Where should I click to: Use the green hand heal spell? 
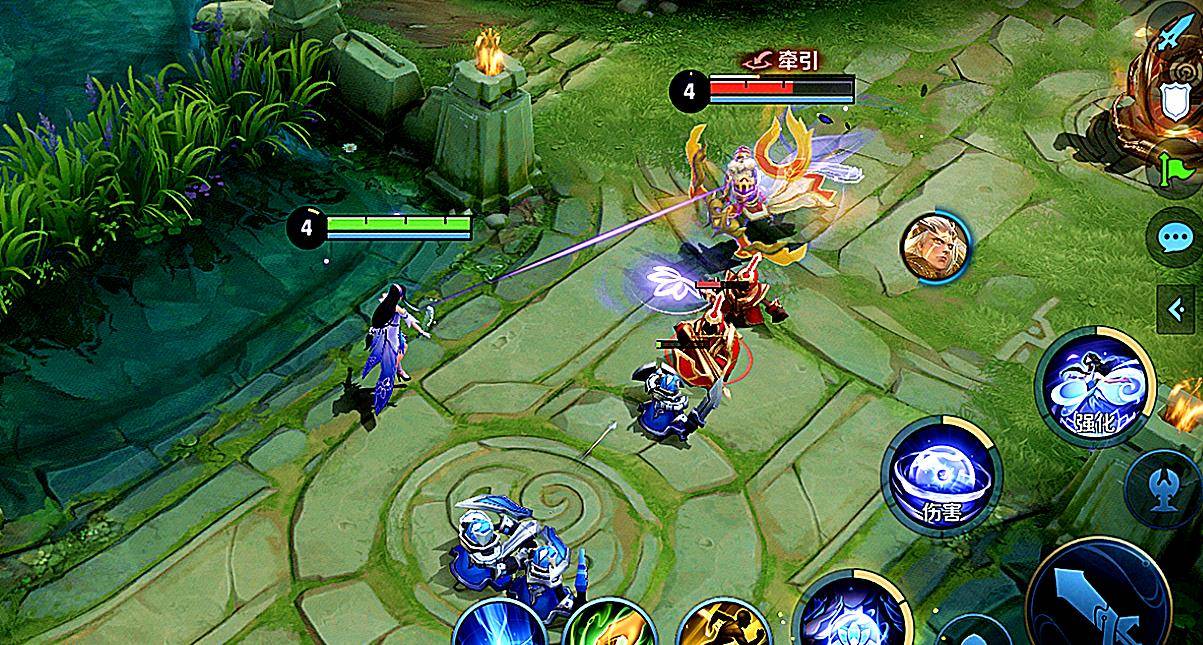609,625
